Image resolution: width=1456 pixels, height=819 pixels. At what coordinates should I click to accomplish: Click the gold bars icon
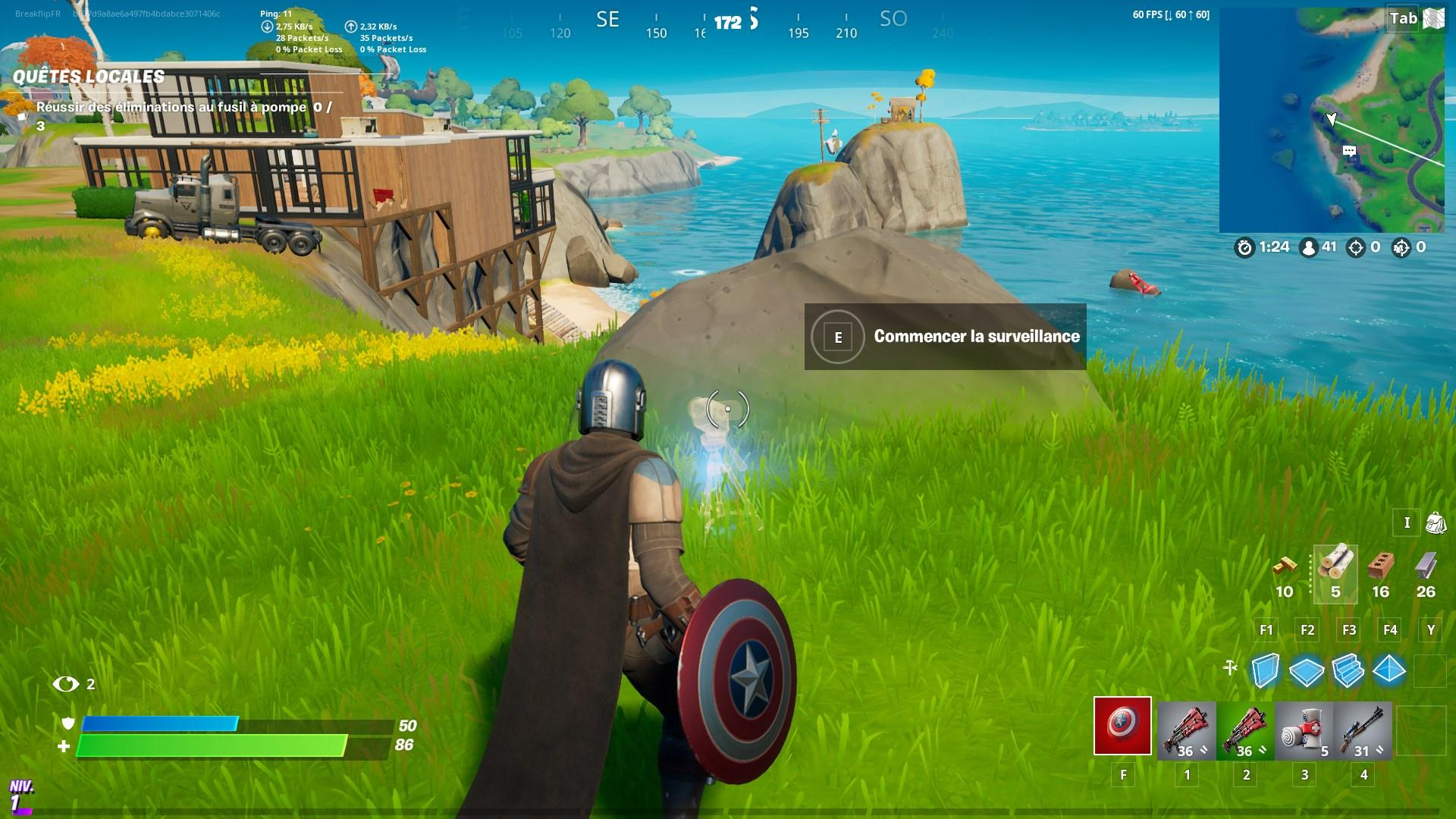pos(1286,565)
